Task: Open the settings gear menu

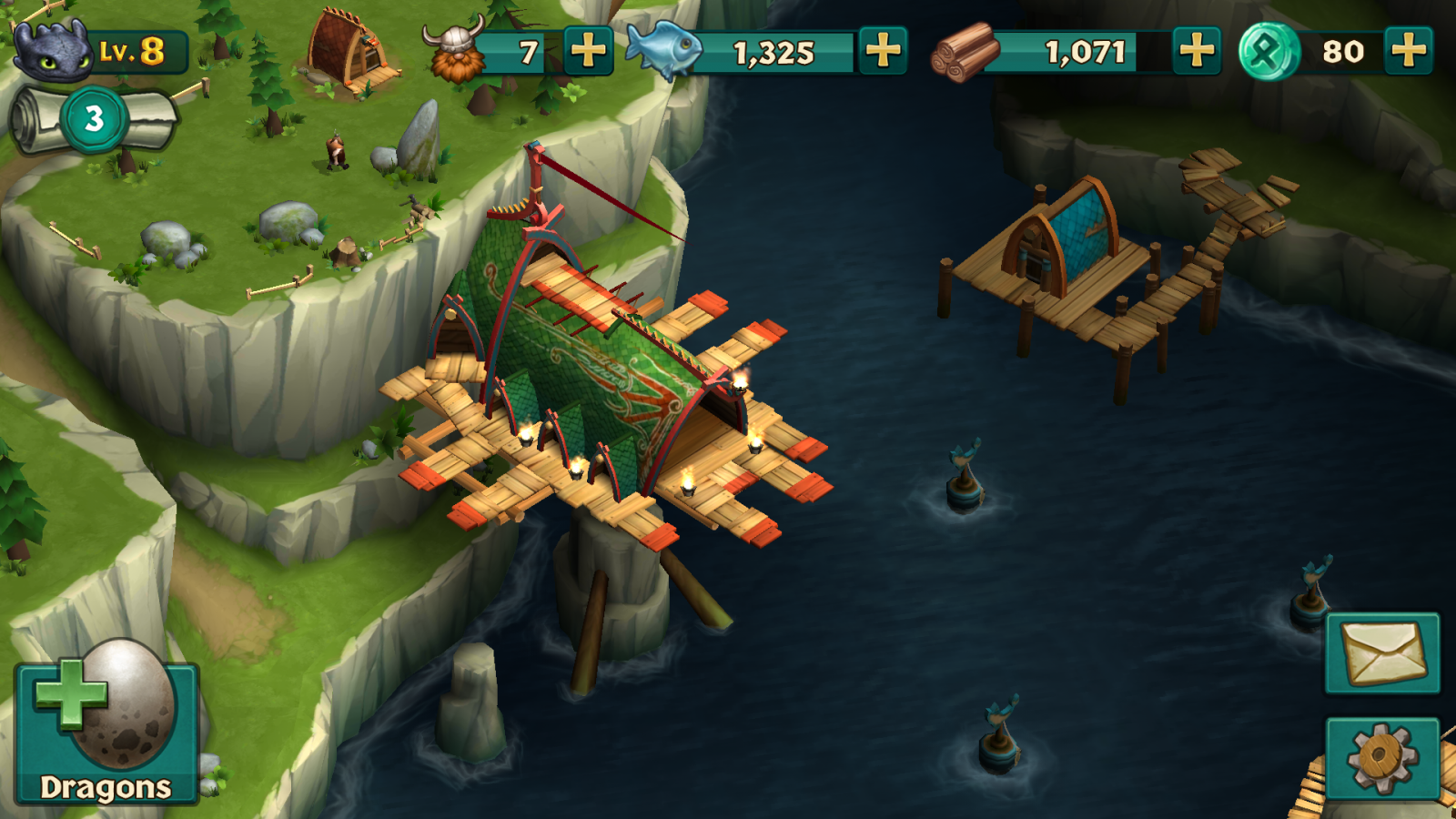Action: [x=1381, y=757]
